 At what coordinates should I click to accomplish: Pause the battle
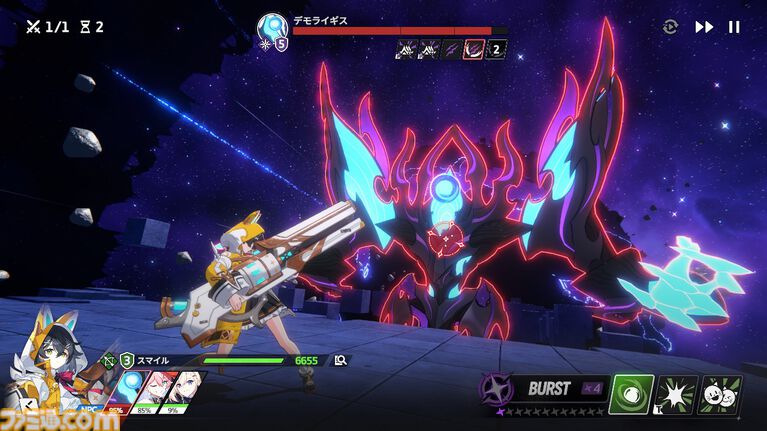pyautogui.click(x=734, y=27)
